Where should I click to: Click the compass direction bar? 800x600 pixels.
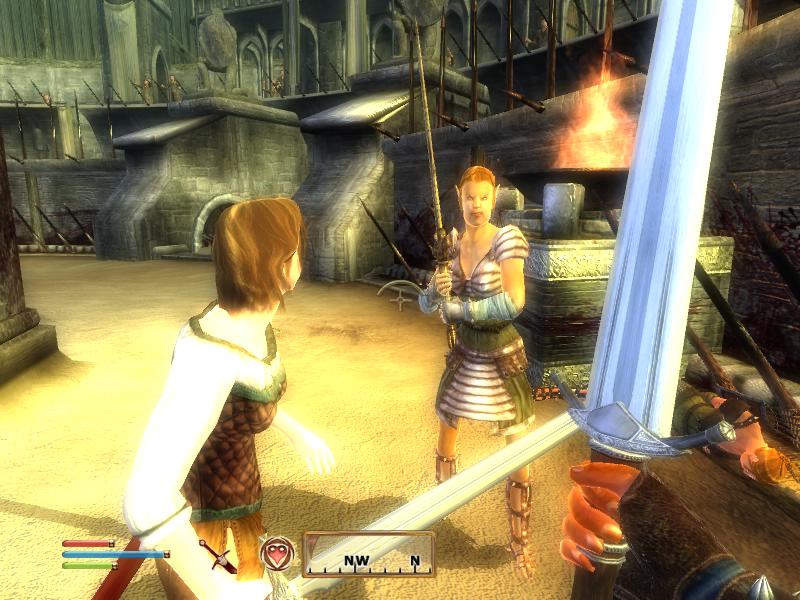click(367, 554)
